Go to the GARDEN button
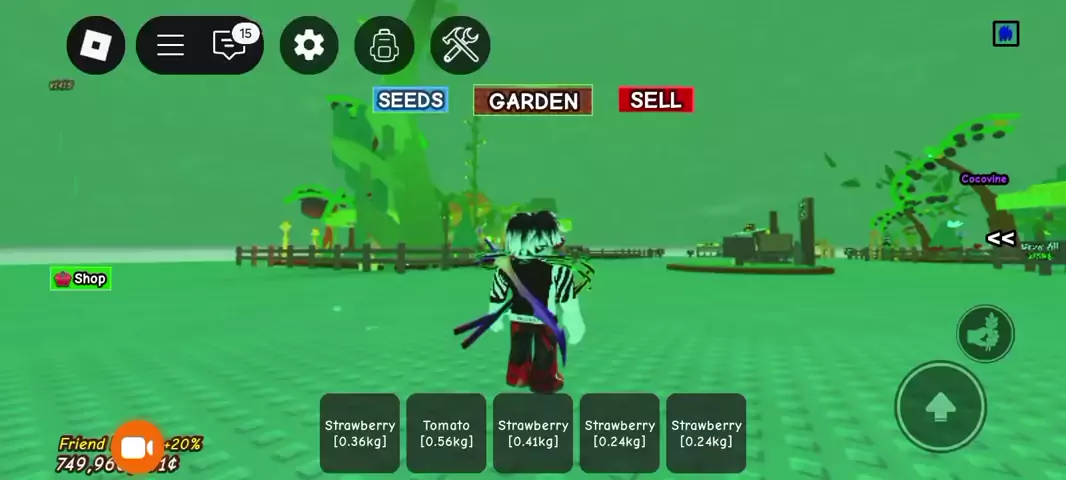This screenshot has height=480, width=1066. 533,101
